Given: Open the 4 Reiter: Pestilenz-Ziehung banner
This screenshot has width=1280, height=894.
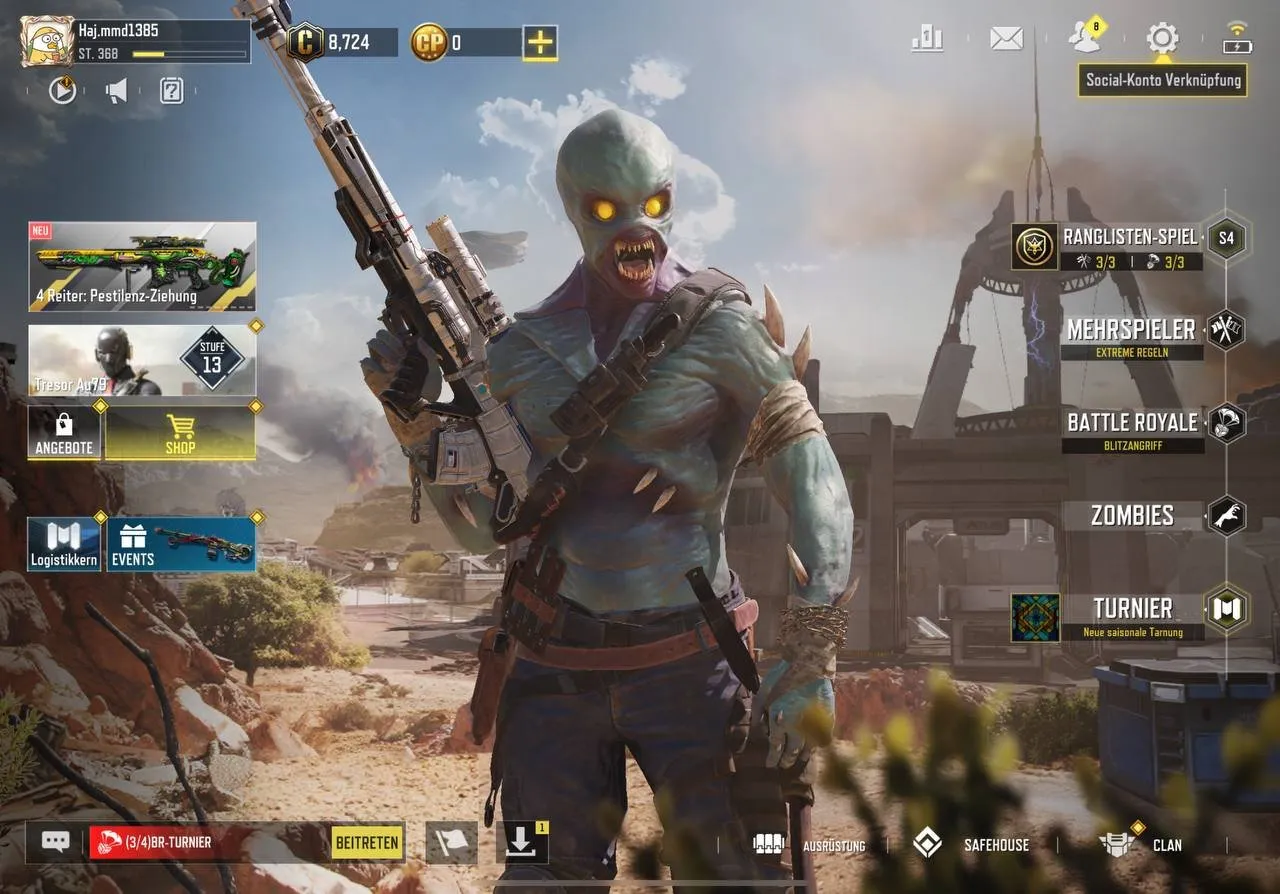Looking at the screenshot, I should (x=142, y=266).
